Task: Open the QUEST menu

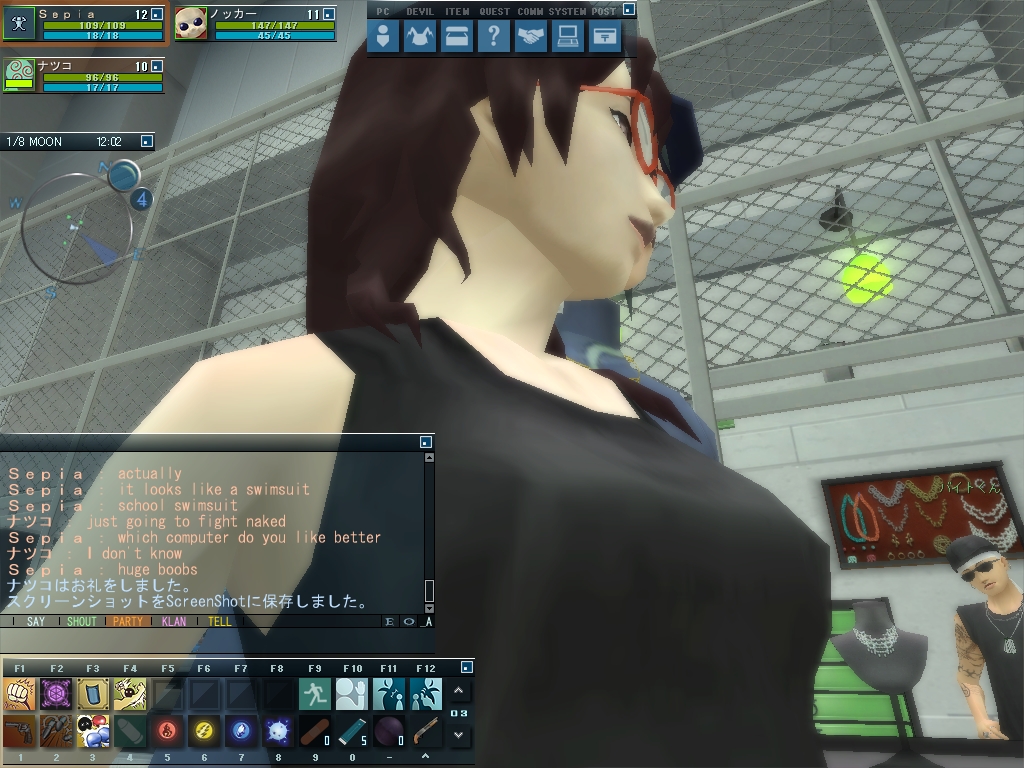Action: (494, 37)
